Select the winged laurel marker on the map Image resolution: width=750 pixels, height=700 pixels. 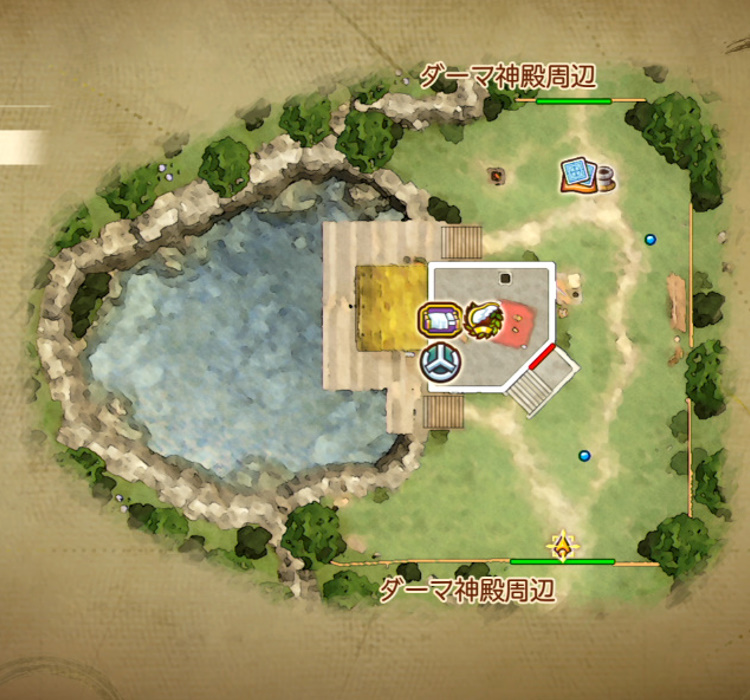click(484, 319)
